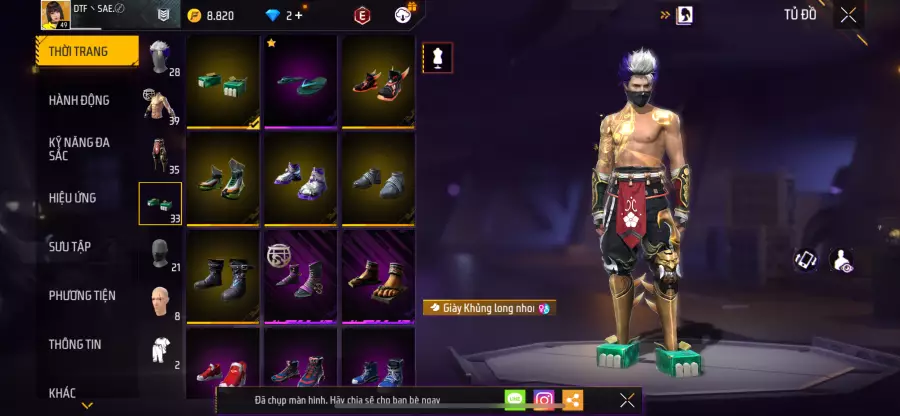This screenshot has height=416, width=900.
Task: Open the Phương Tiện category
Action: coord(82,295)
